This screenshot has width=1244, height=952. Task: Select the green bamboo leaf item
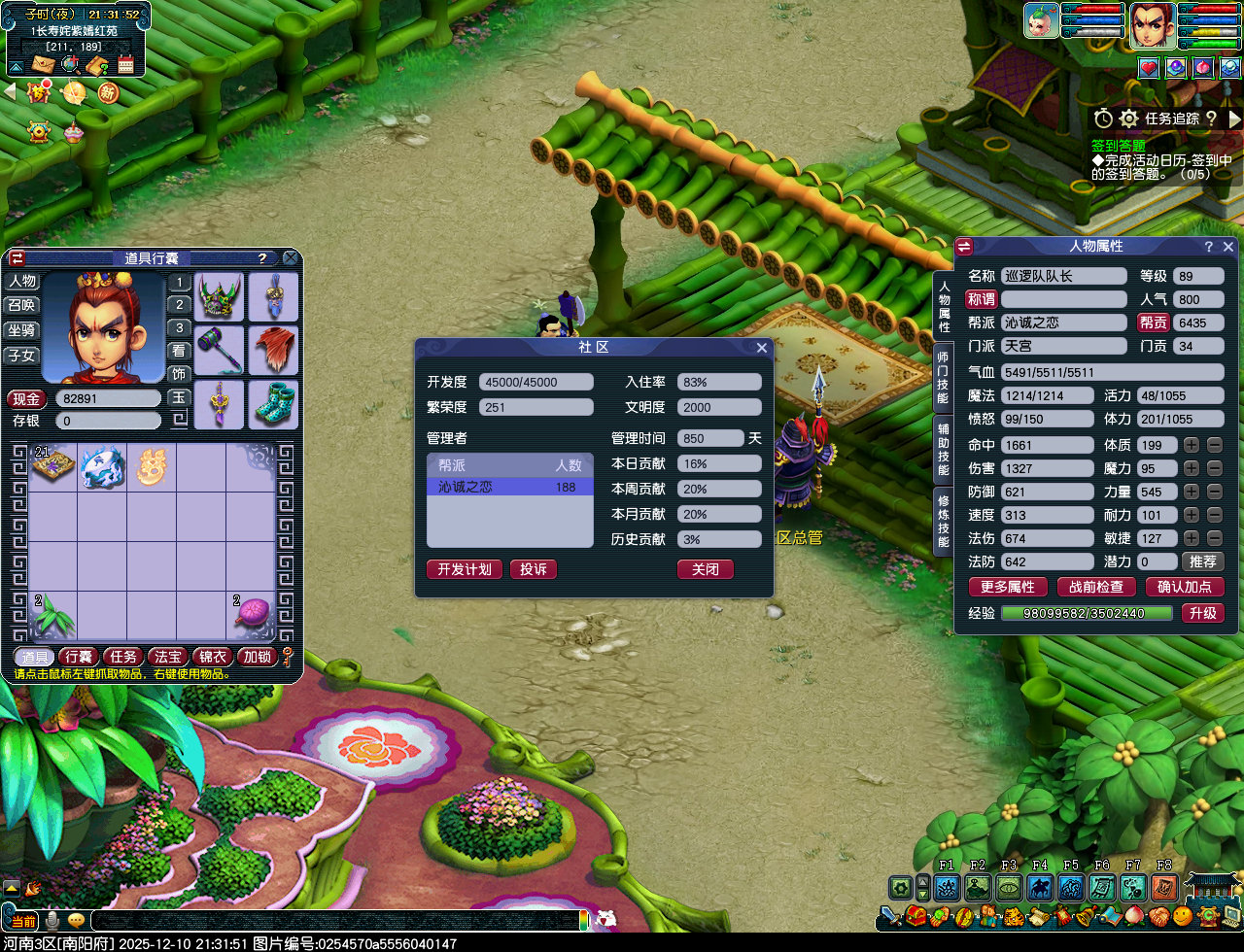point(52,615)
